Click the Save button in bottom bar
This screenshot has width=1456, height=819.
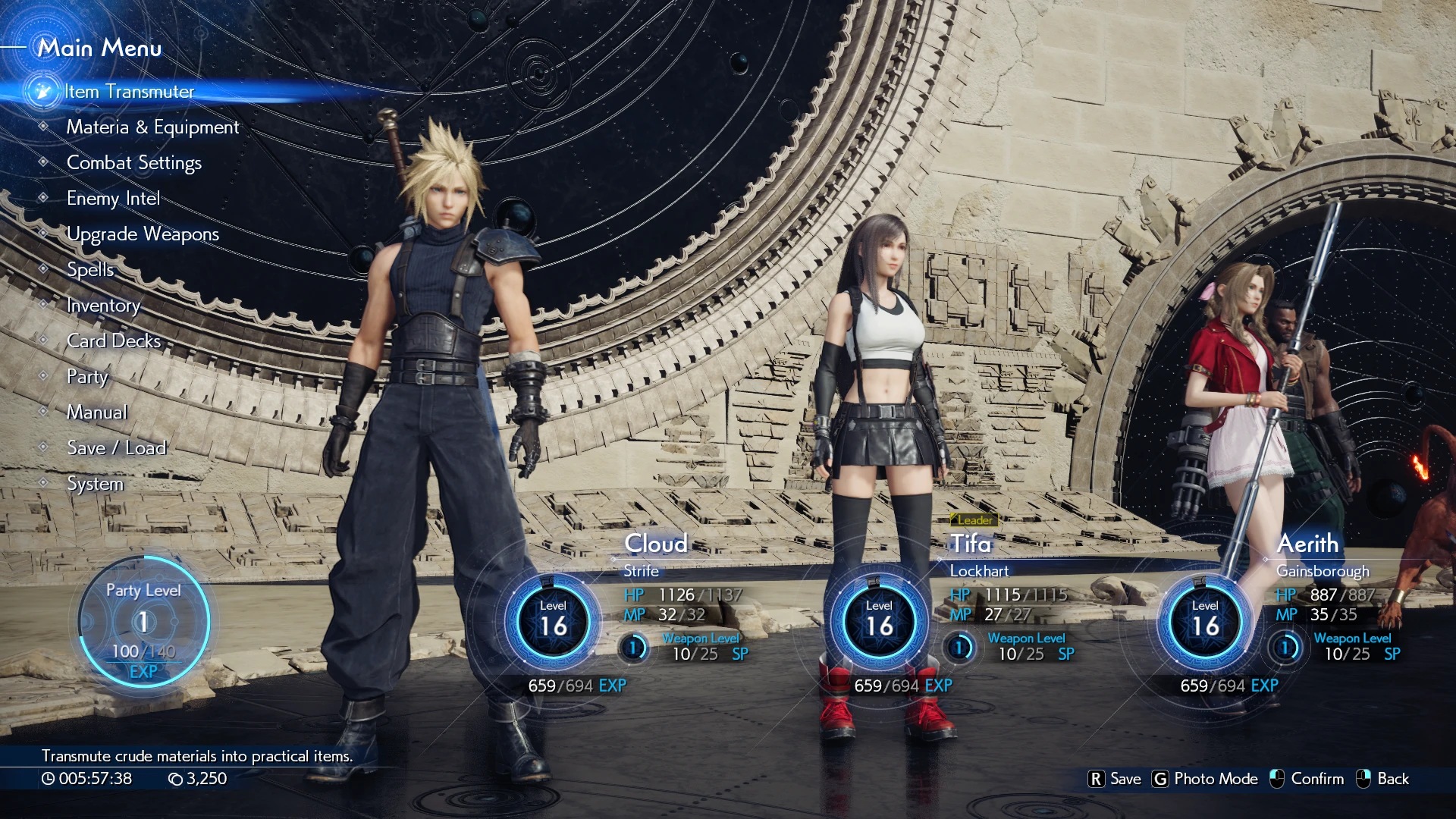1116,779
